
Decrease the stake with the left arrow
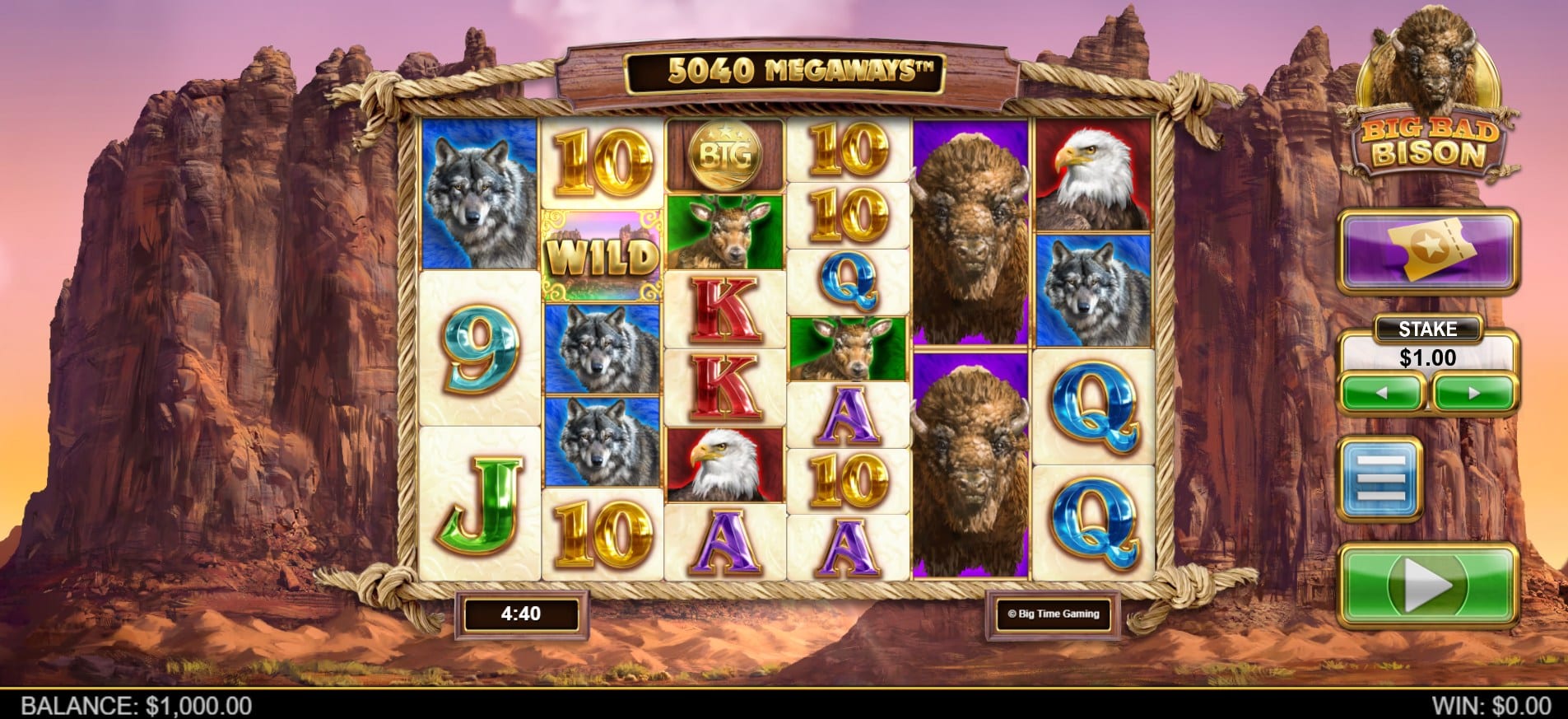(x=1382, y=393)
